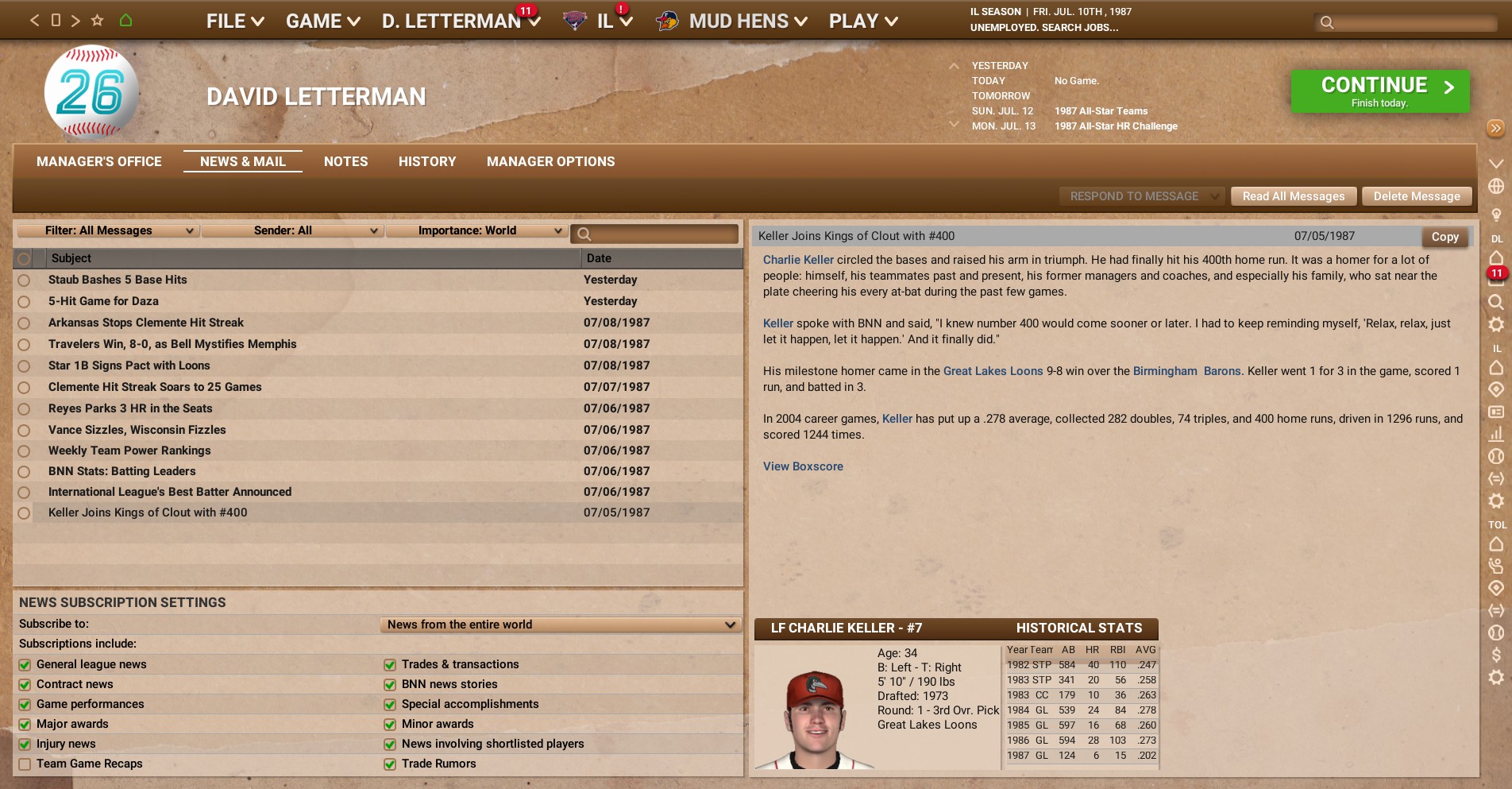Viewport: 1512px width, 789px height.
Task: Click the View Boxscore link
Action: (802, 466)
